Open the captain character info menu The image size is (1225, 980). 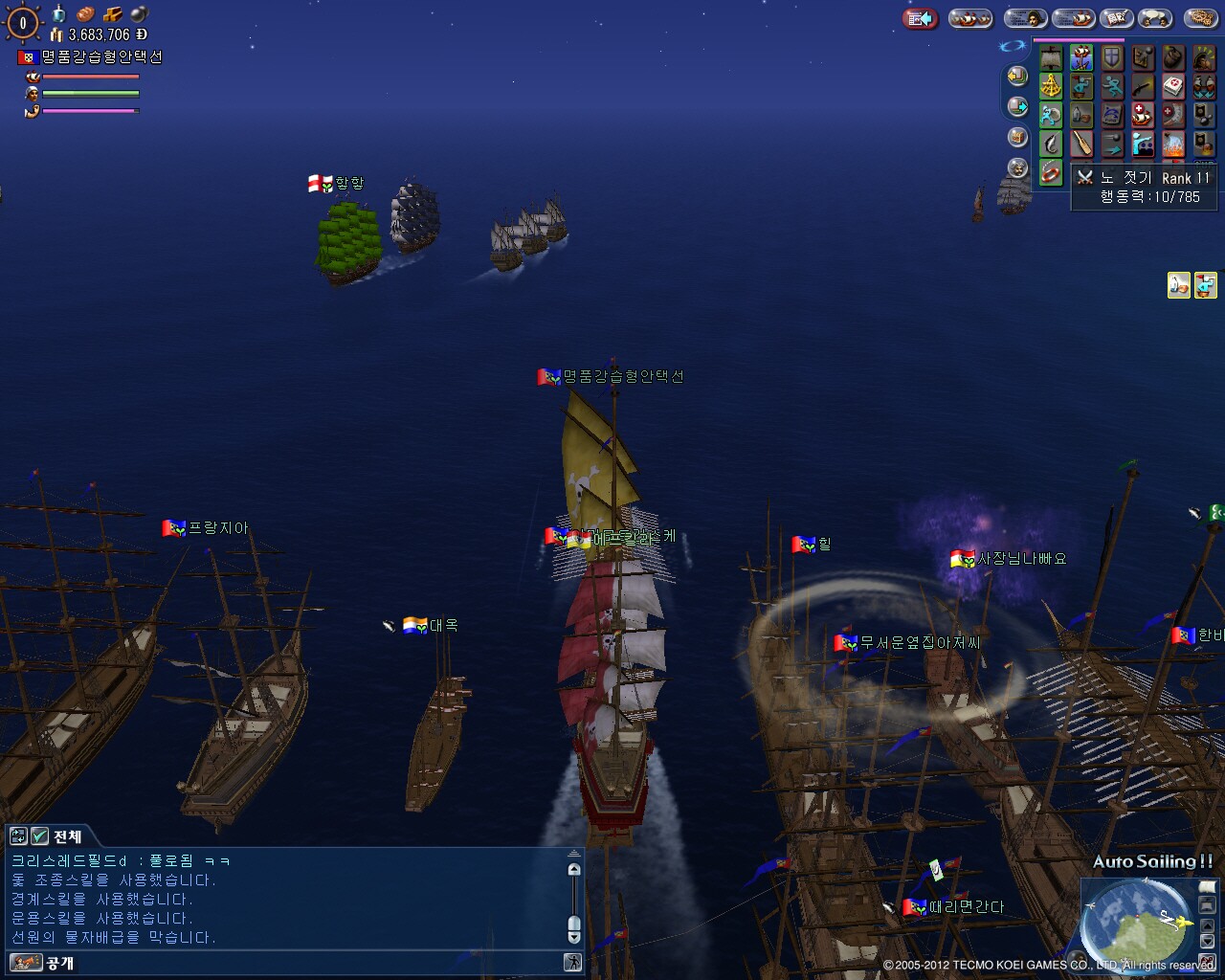coord(1024,18)
